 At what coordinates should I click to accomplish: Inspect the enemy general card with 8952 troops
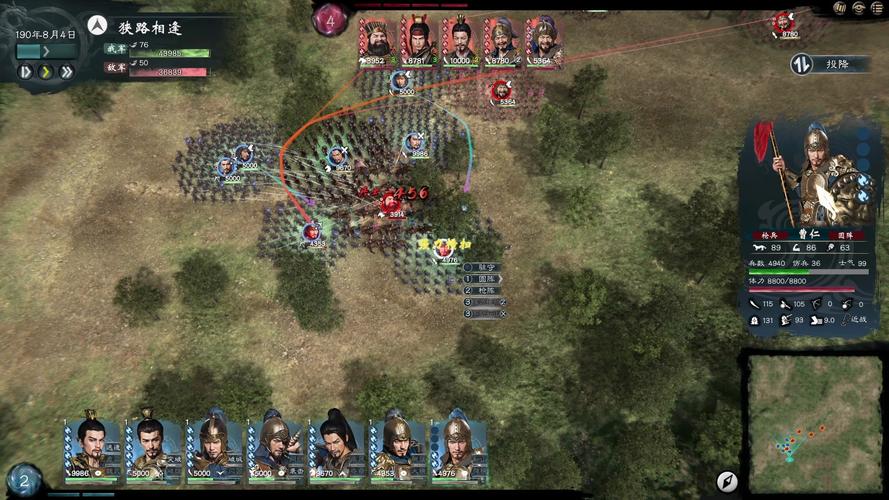(x=376, y=40)
